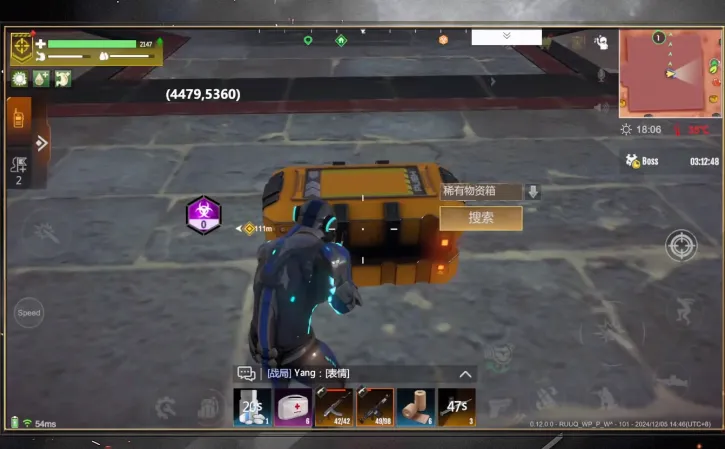Expand the 稀有物资箱 down-arrow button

coord(533,191)
